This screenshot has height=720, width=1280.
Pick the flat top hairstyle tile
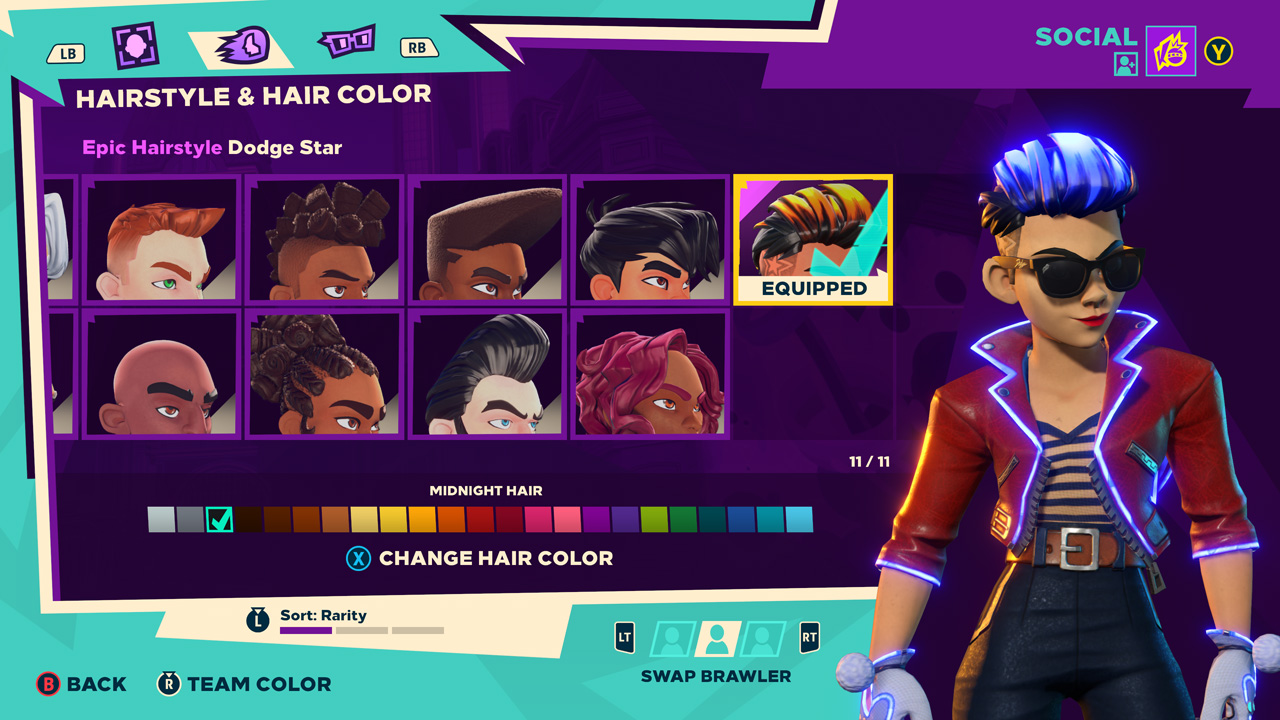(488, 239)
